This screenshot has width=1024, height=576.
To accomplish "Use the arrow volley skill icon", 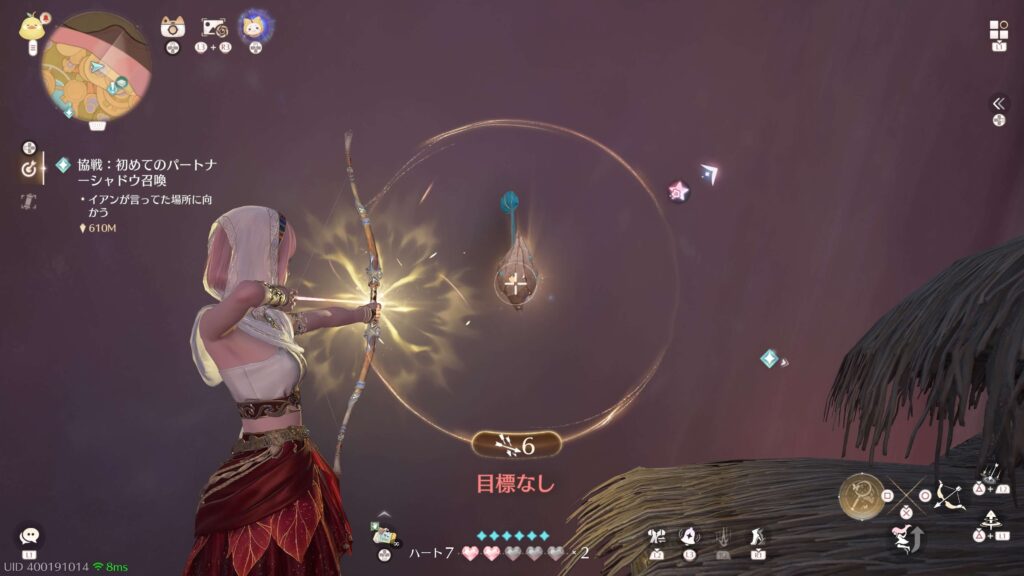I will coord(990,473).
